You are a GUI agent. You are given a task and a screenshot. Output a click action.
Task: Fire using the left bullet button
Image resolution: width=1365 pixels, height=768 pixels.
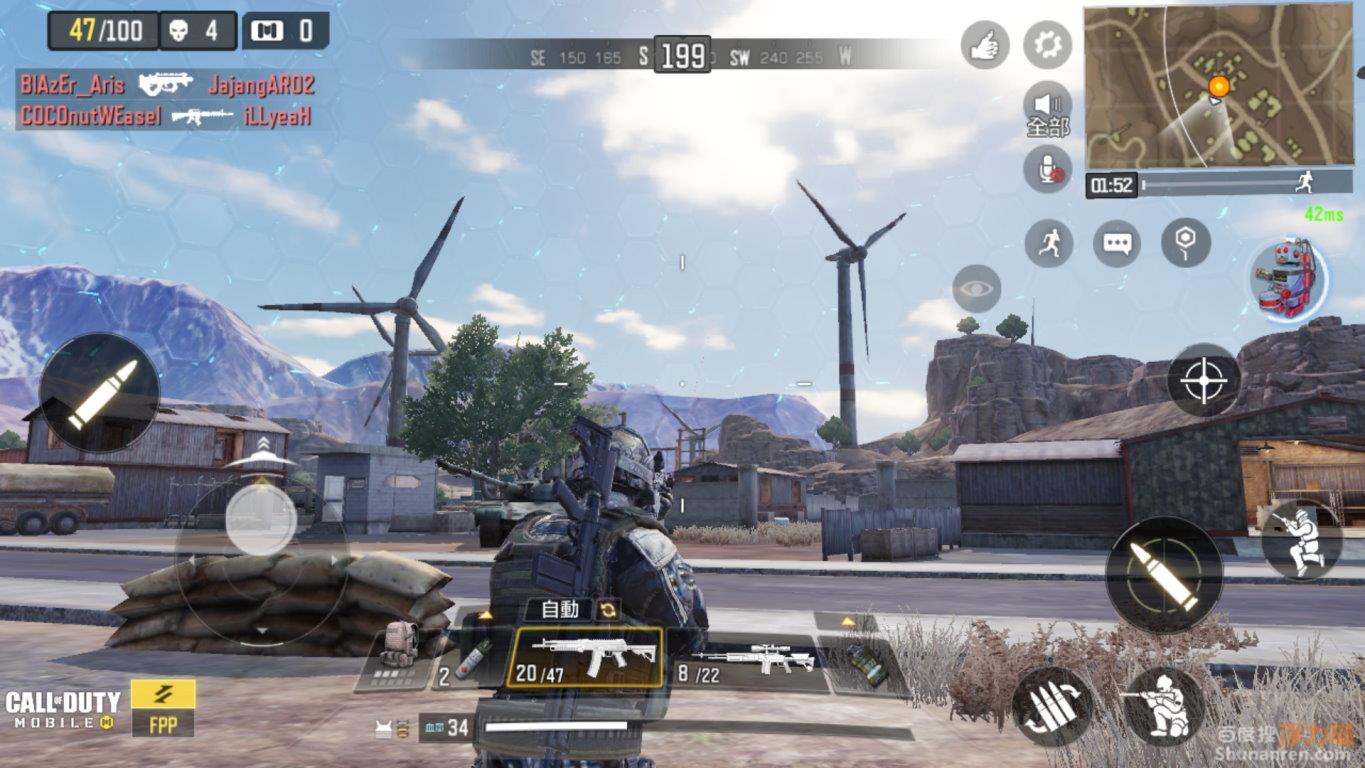[x=100, y=393]
